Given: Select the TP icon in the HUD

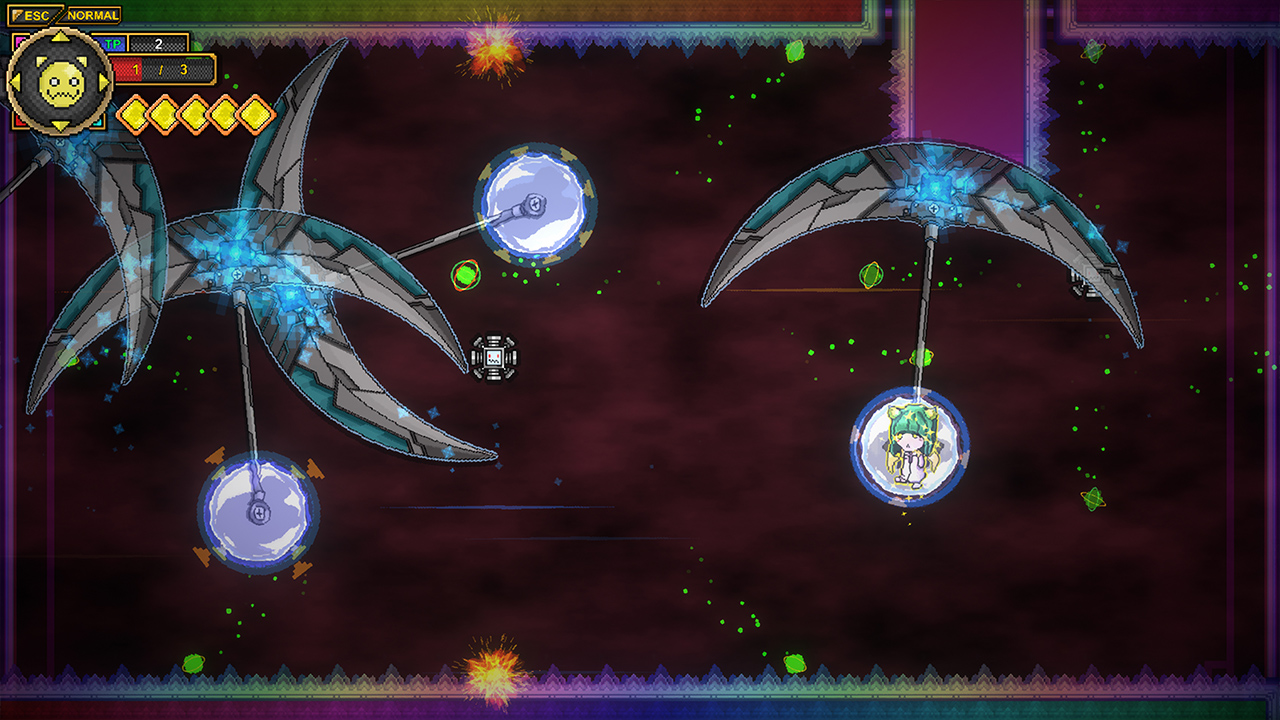Looking at the screenshot, I should (113, 43).
